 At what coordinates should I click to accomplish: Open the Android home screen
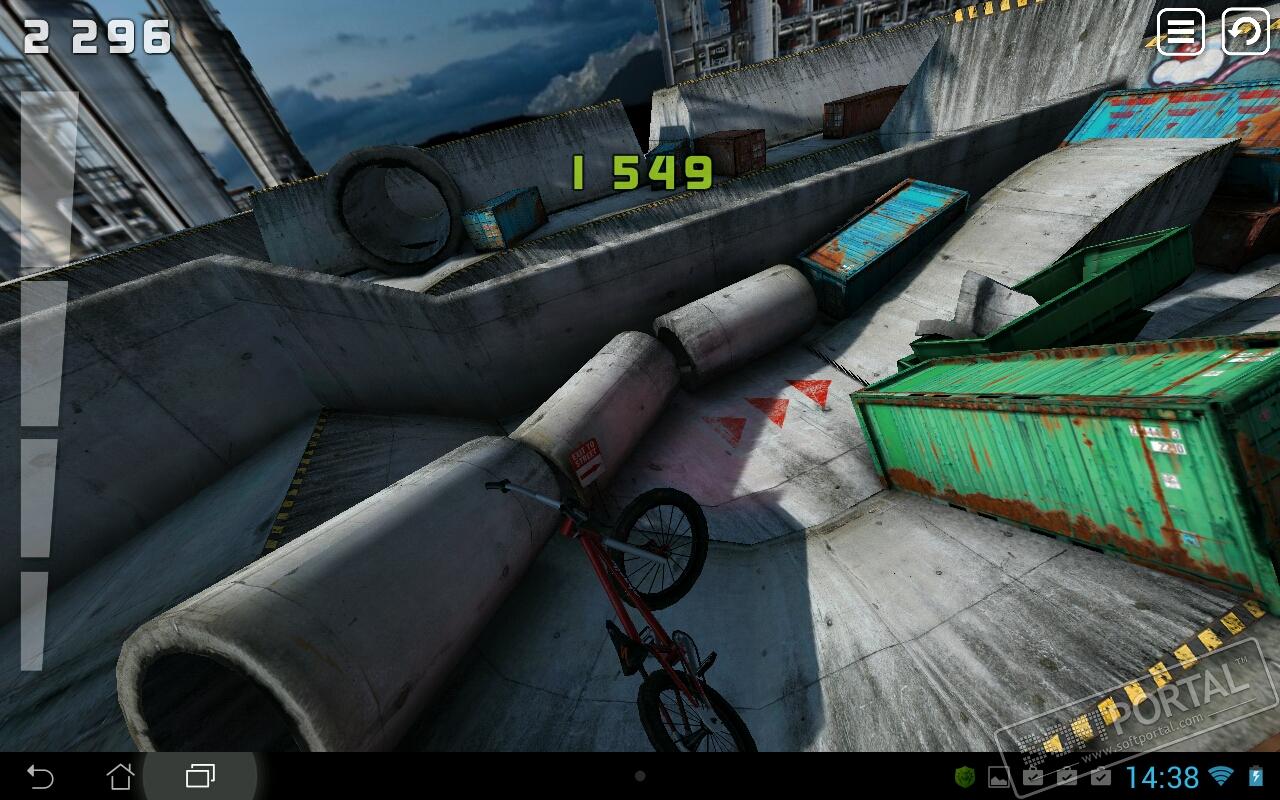point(120,776)
